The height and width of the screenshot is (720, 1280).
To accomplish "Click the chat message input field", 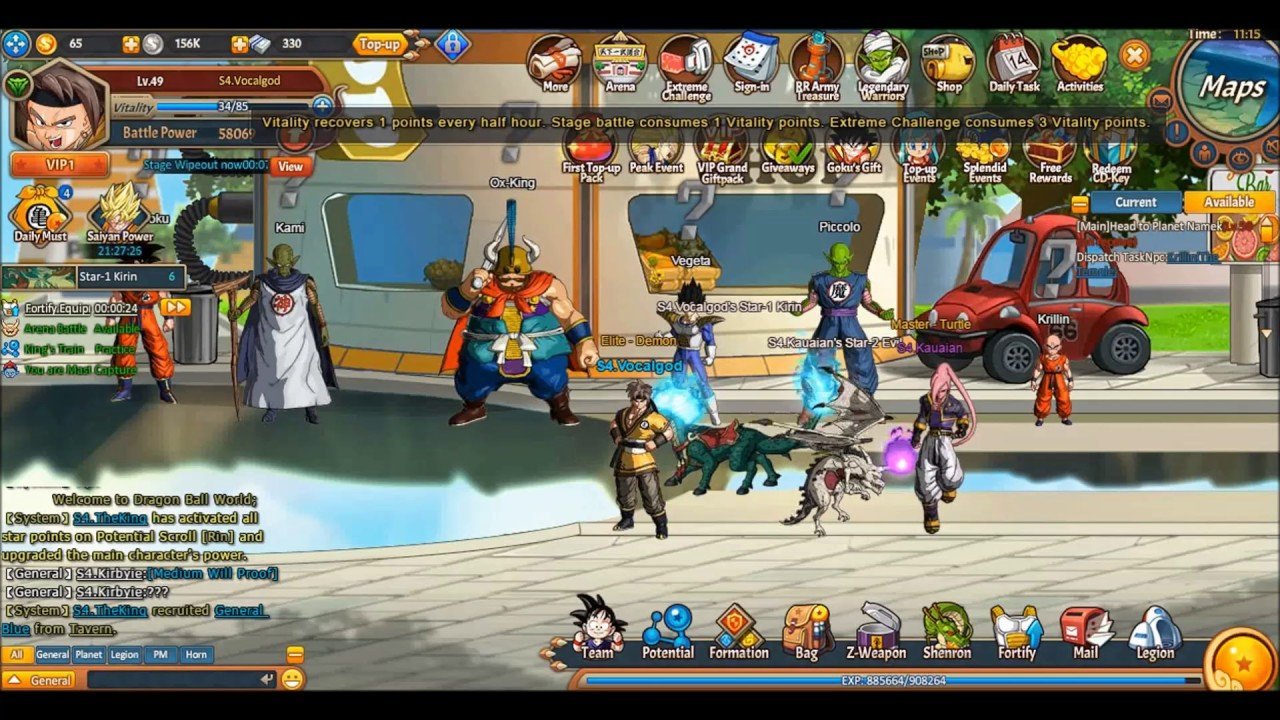I will coord(175,680).
